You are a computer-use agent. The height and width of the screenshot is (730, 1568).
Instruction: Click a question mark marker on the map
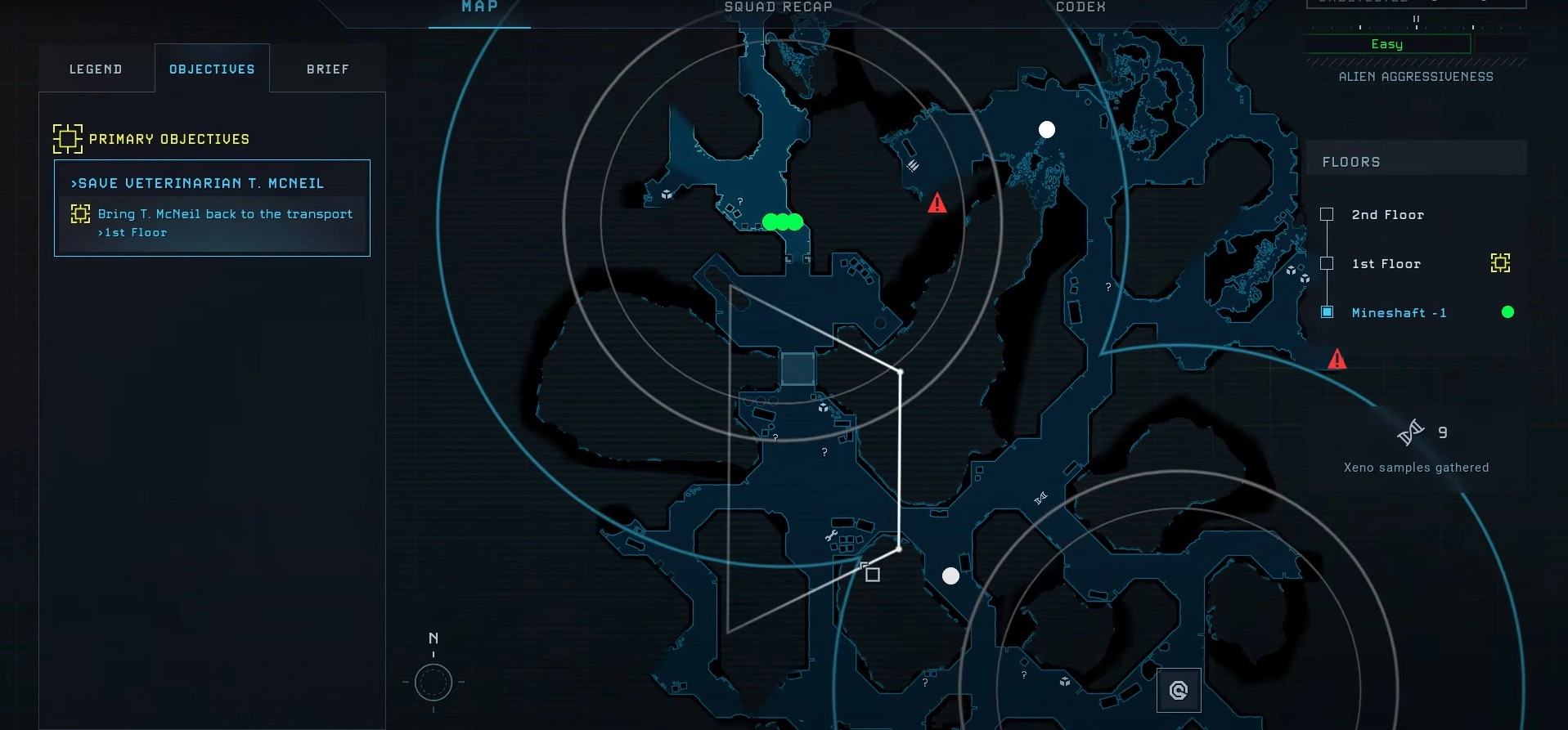click(x=824, y=450)
